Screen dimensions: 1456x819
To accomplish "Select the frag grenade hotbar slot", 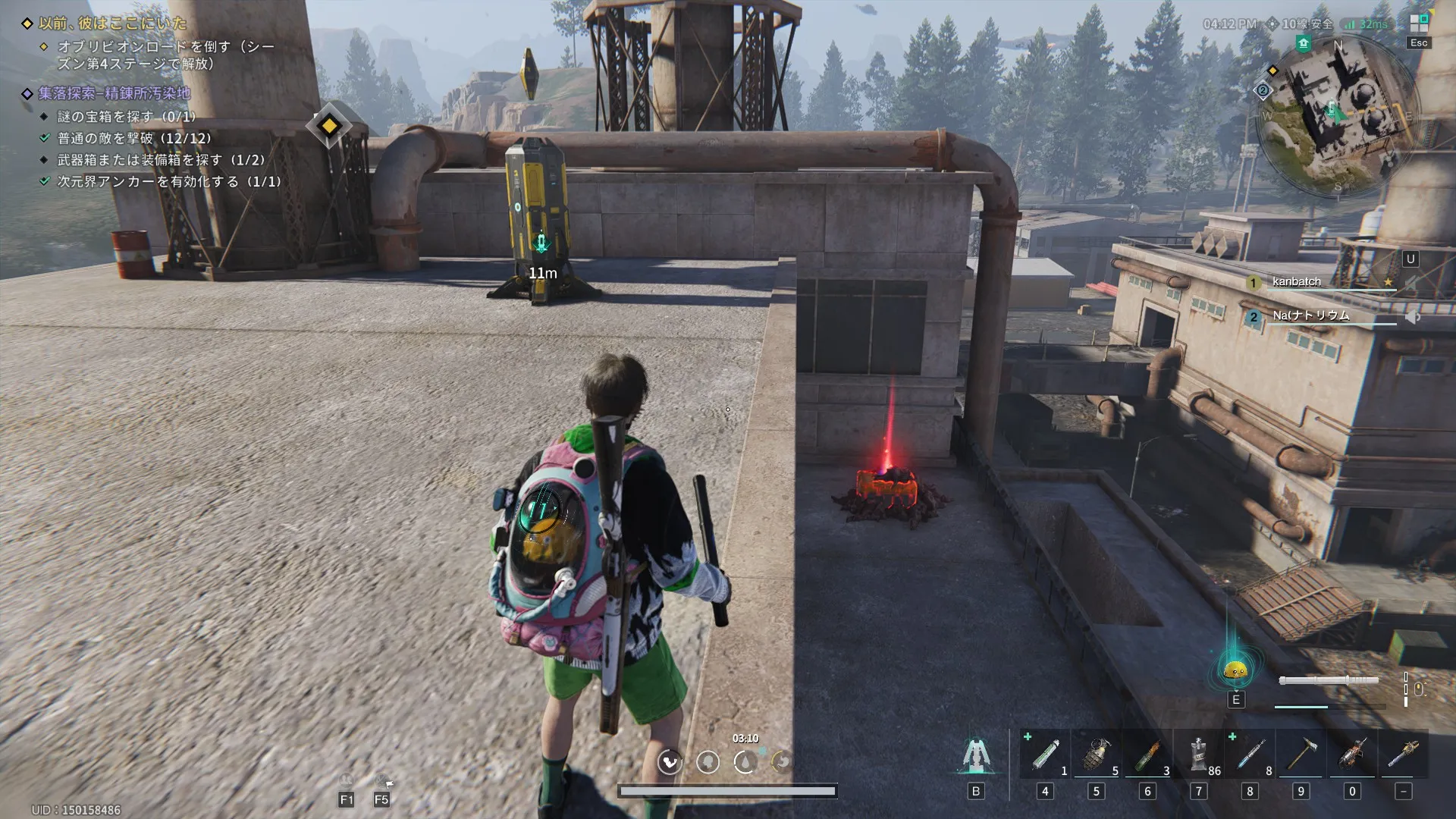I will tap(1097, 755).
